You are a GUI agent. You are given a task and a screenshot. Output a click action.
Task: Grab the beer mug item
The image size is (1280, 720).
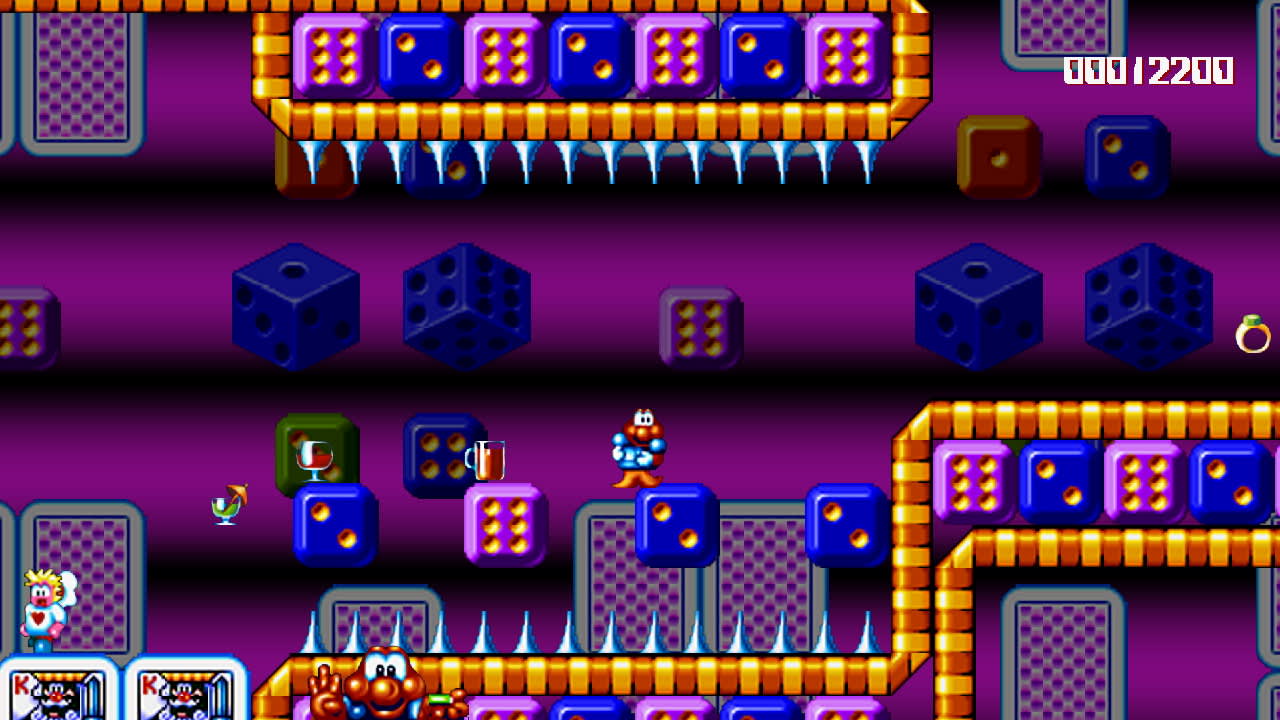pyautogui.click(x=487, y=460)
